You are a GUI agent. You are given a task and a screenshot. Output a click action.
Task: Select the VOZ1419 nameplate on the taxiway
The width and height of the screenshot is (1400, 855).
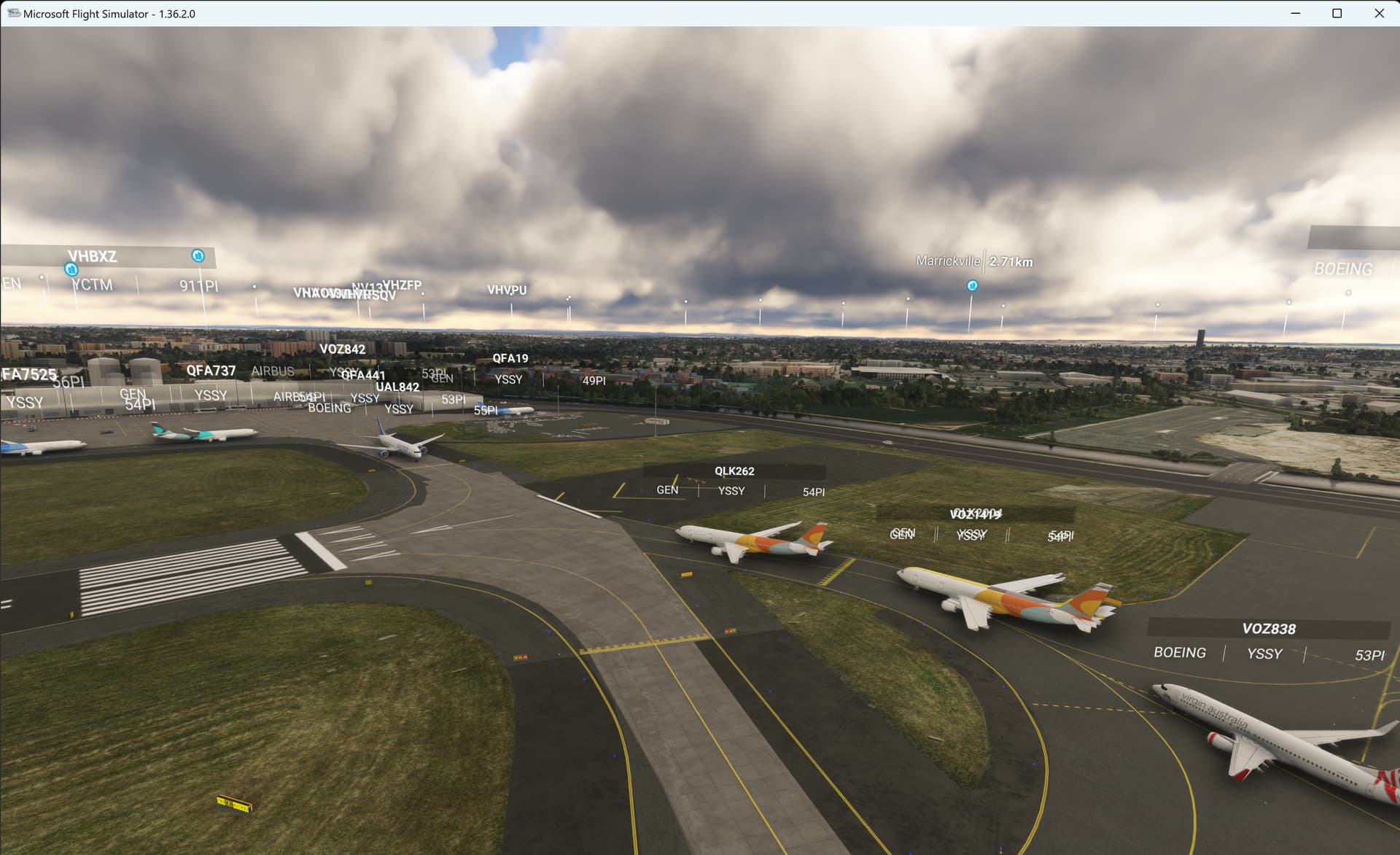point(975,514)
